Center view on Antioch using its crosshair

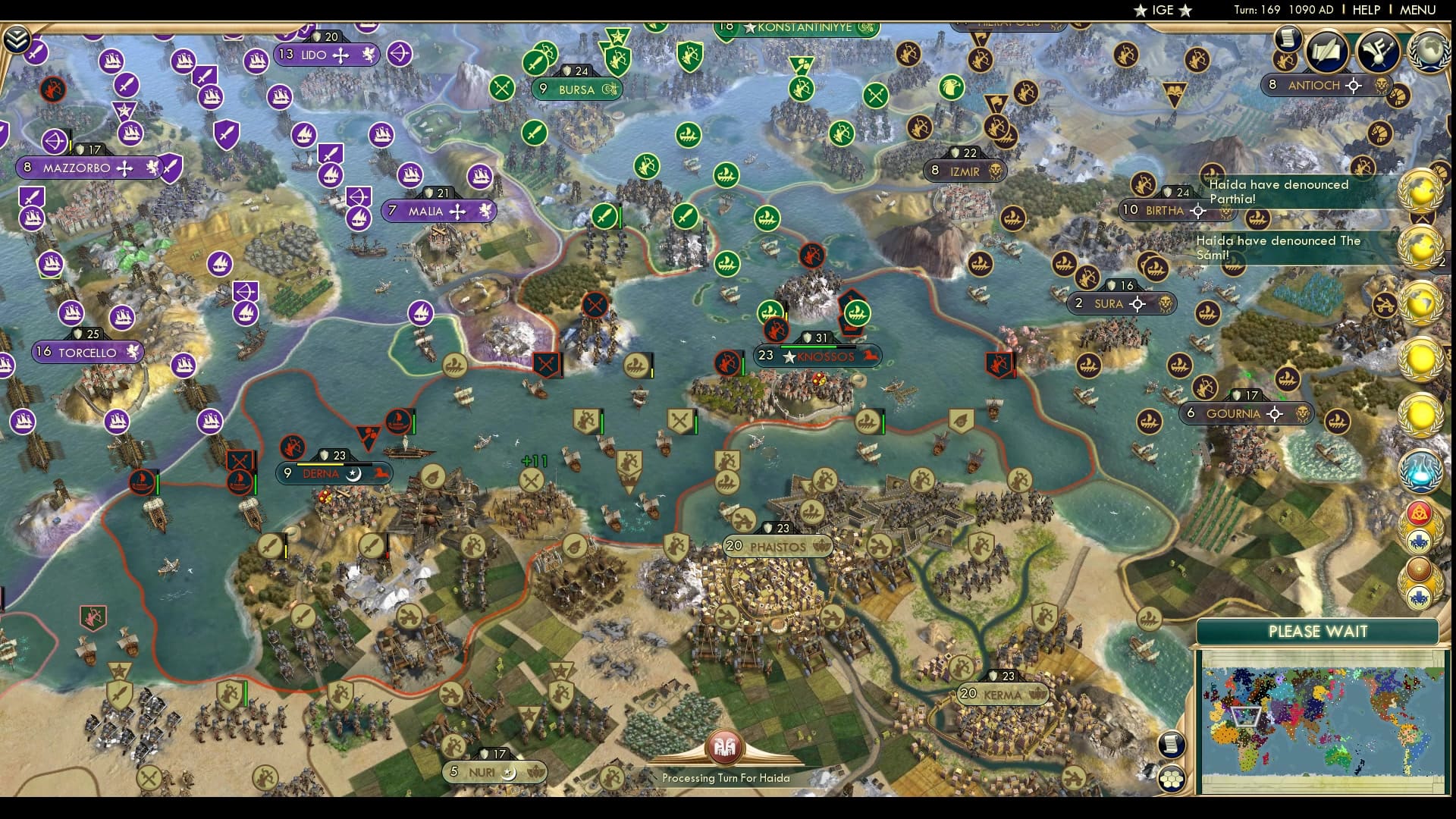[x=1354, y=86]
